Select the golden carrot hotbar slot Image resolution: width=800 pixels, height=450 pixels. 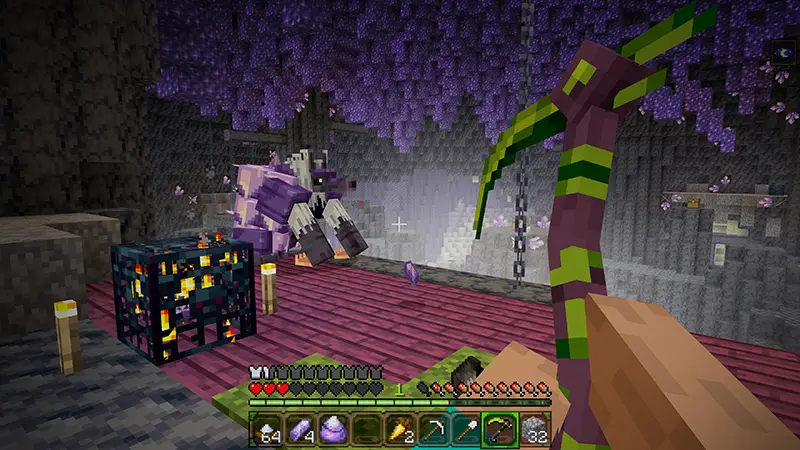coord(398,430)
